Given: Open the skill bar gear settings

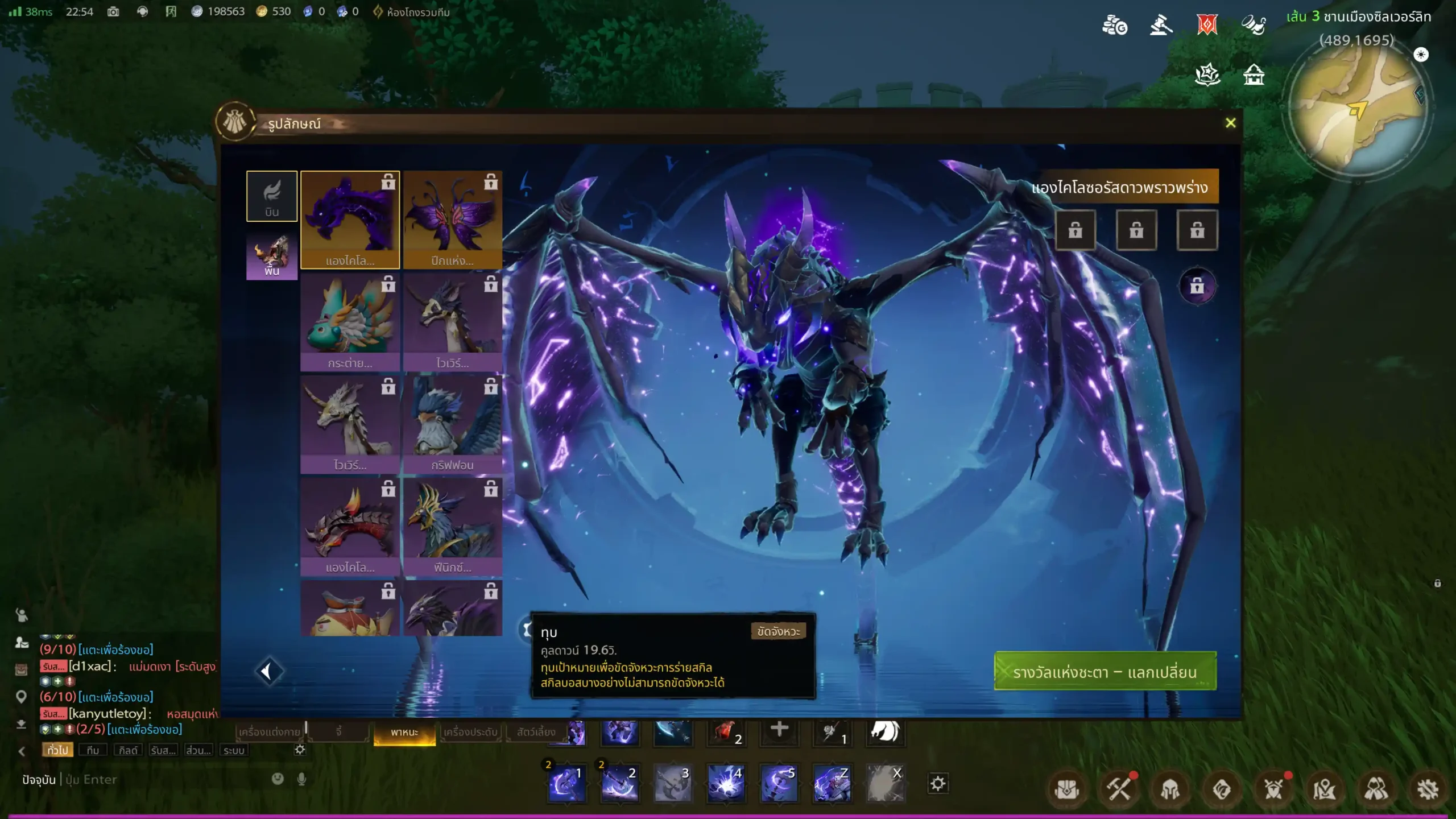Looking at the screenshot, I should [x=938, y=784].
